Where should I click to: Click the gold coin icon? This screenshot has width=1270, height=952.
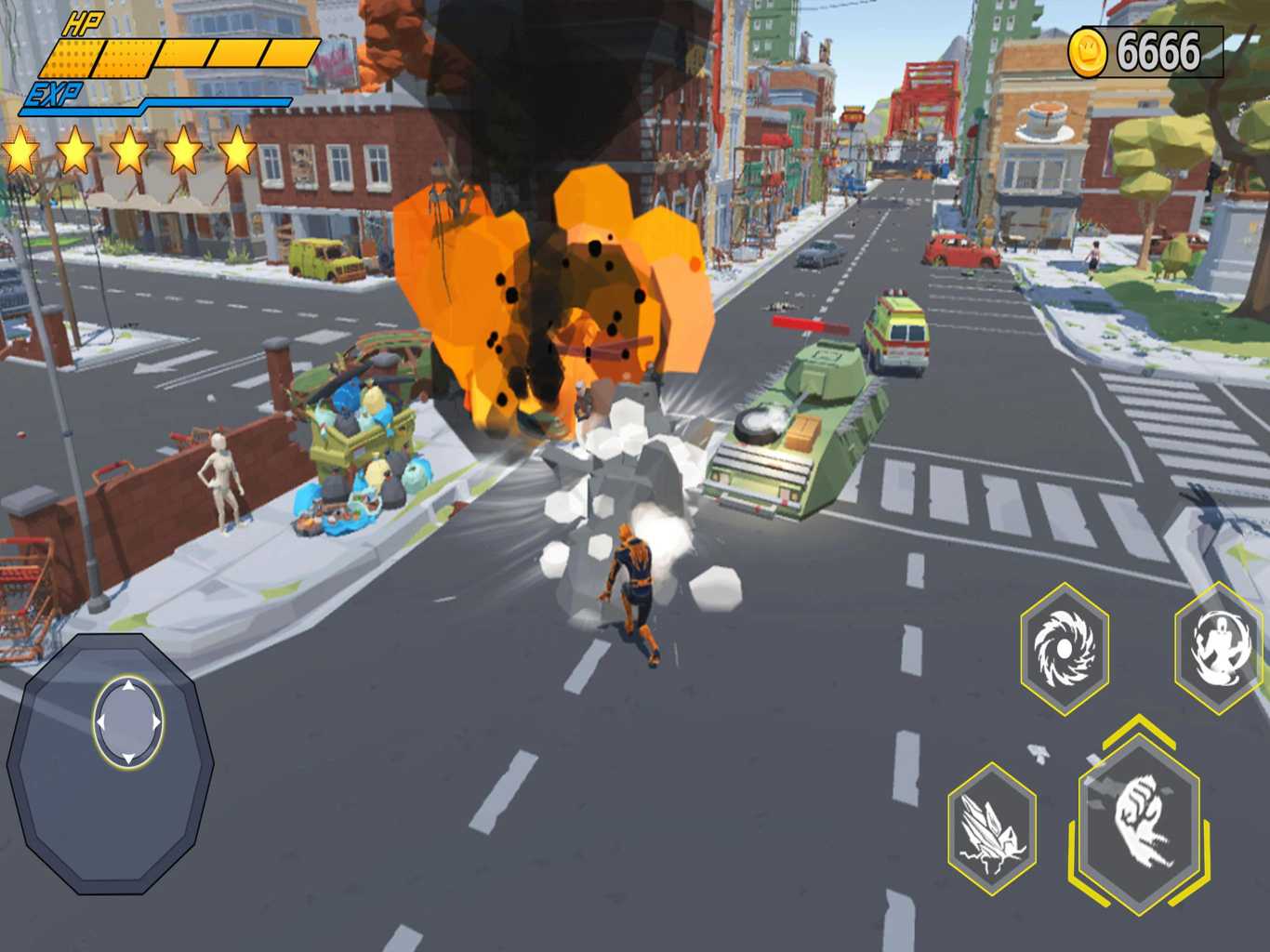click(x=1088, y=51)
